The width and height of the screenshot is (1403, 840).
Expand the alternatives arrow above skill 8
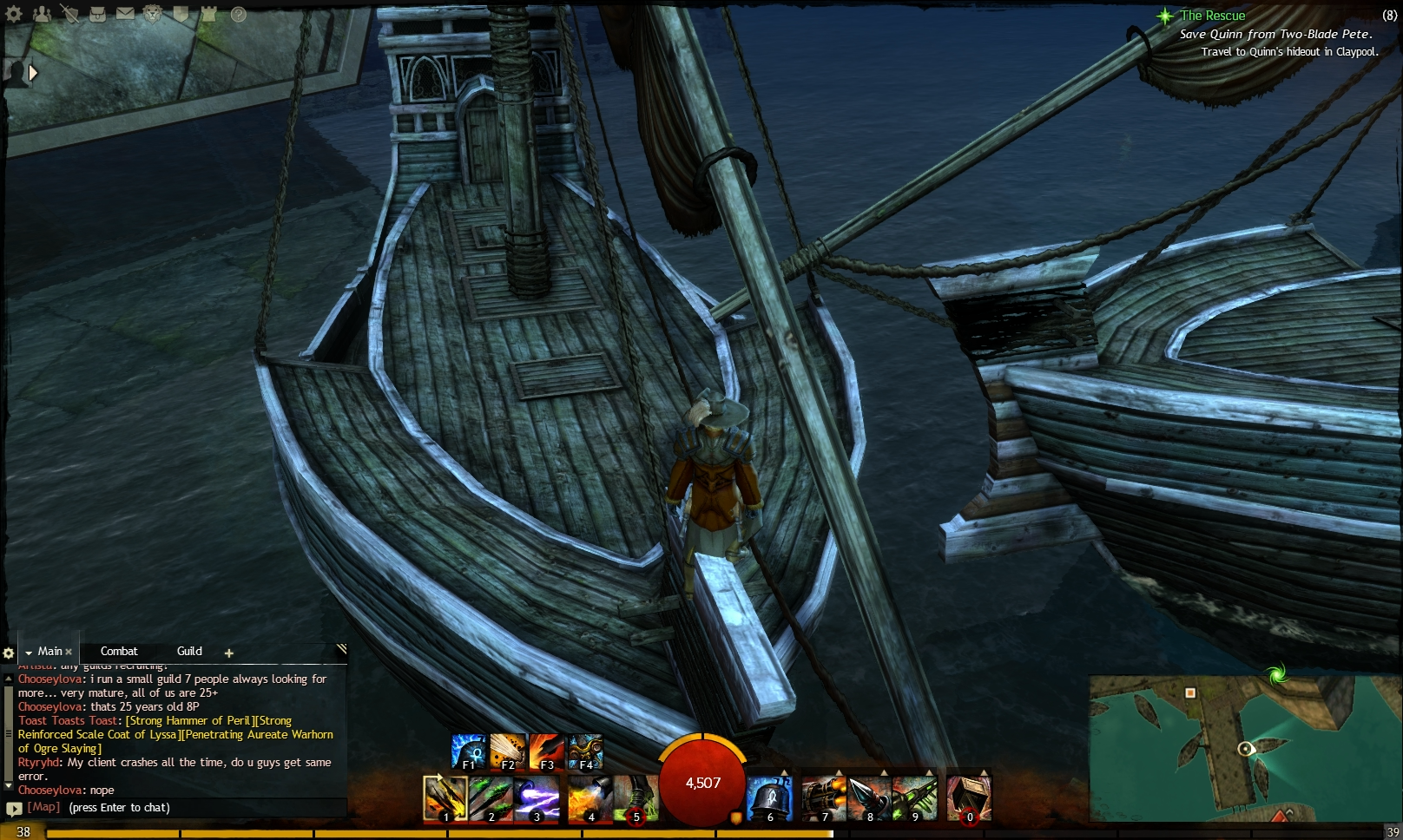point(882,771)
